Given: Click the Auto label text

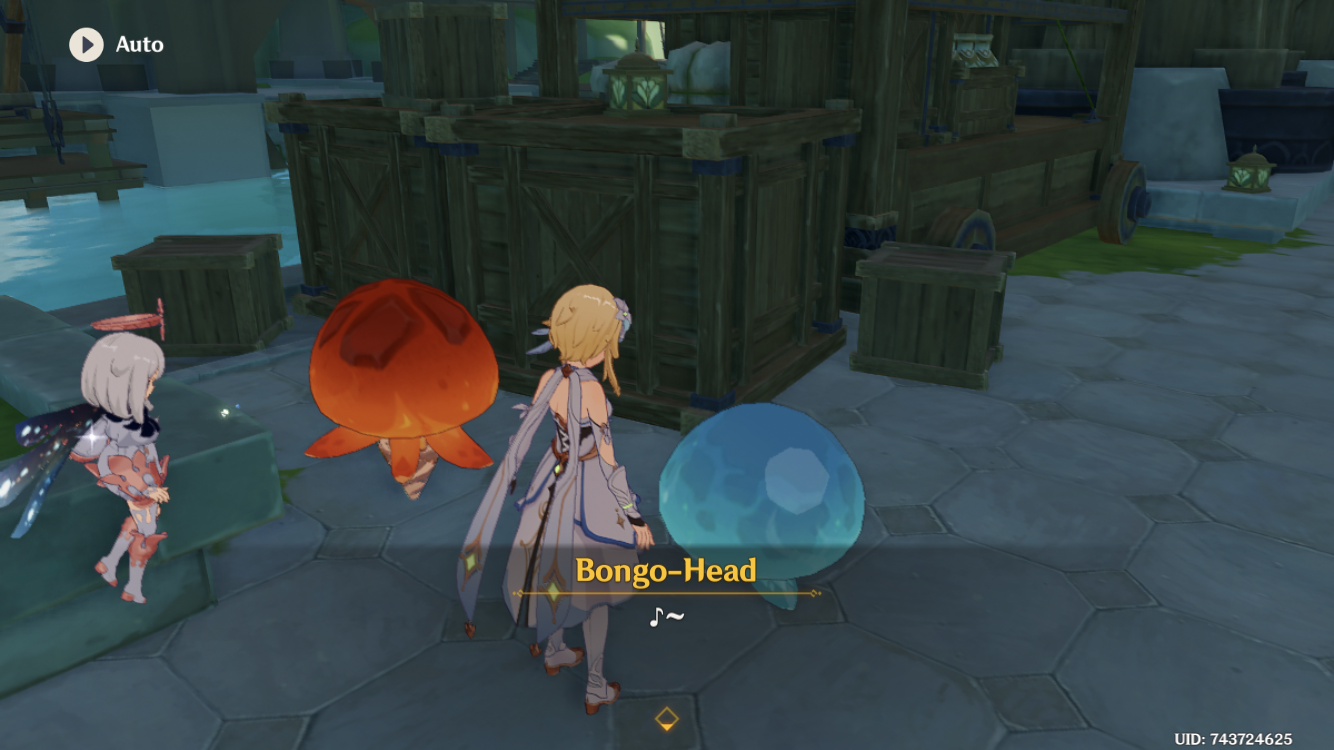Looking at the screenshot, I should [x=139, y=44].
